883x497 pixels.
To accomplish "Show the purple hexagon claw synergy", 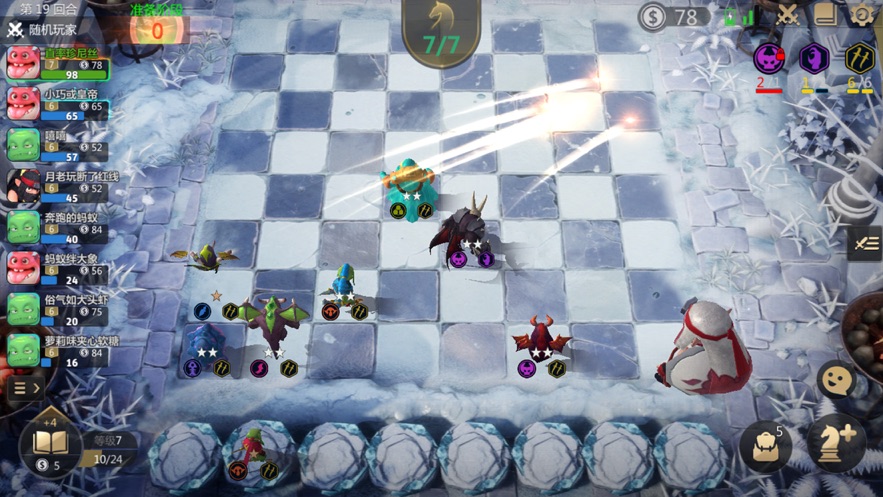I will [x=814, y=59].
